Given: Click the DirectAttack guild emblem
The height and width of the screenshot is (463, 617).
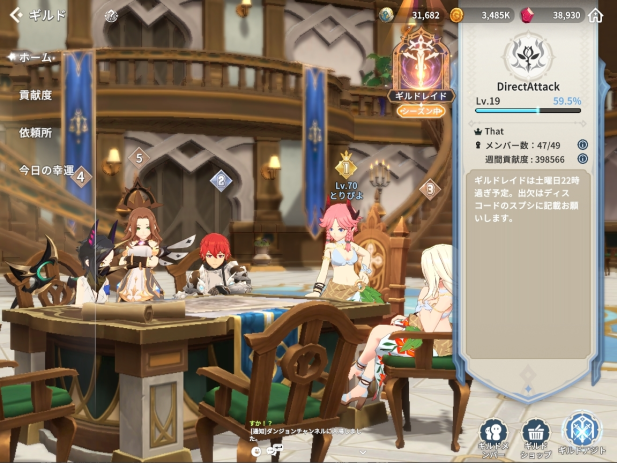Looking at the screenshot, I should [x=528, y=57].
